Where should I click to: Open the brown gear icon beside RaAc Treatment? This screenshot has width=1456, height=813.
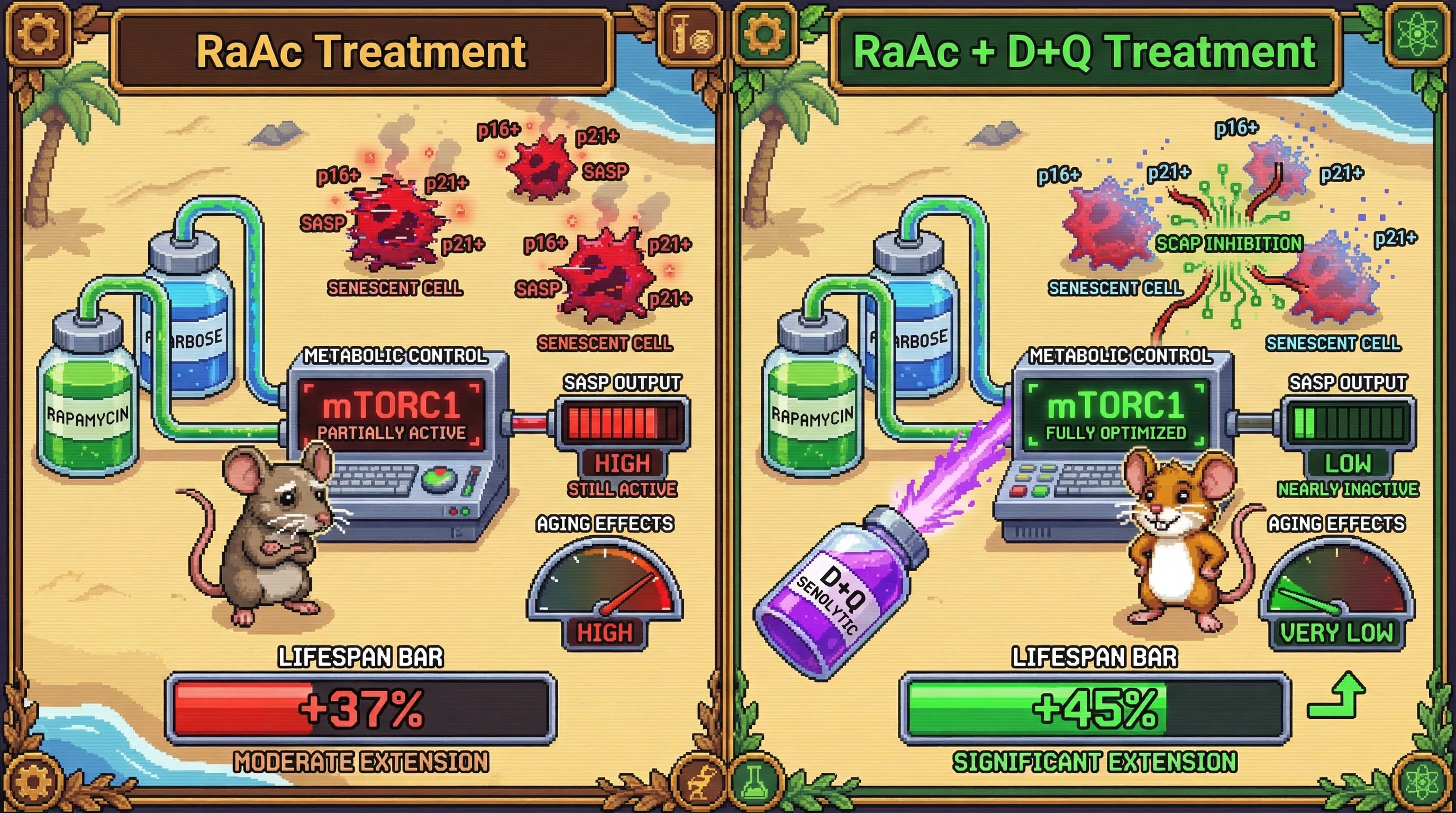point(38,33)
